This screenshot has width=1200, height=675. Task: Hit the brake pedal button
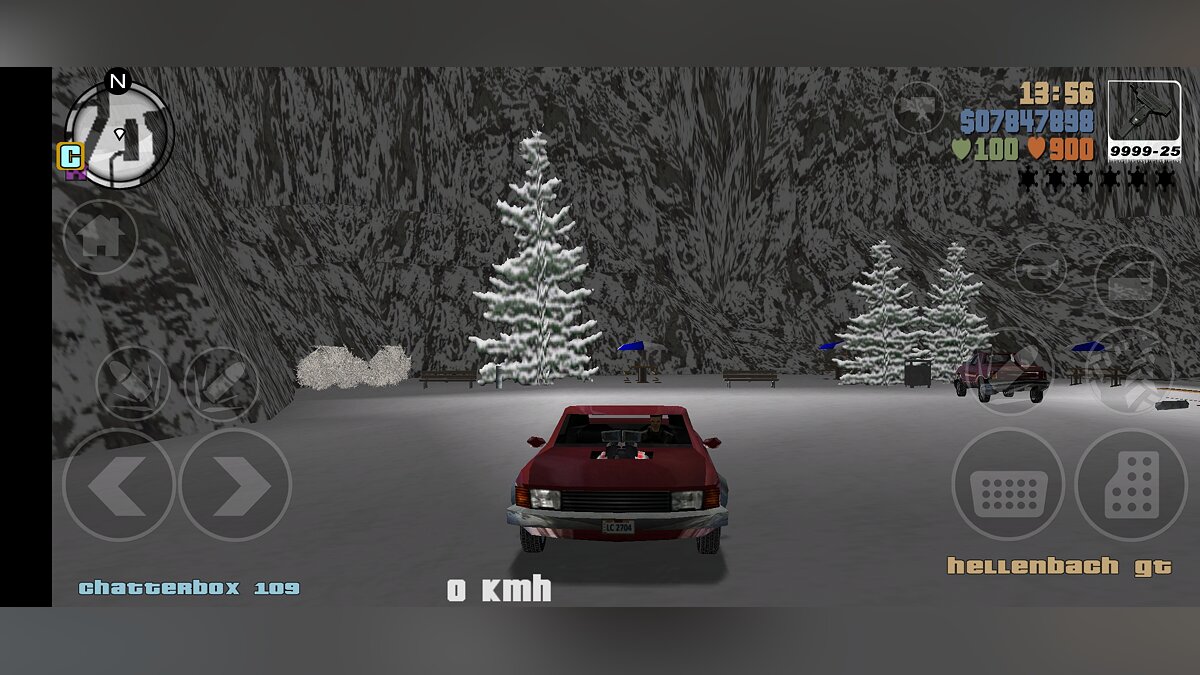click(1008, 485)
